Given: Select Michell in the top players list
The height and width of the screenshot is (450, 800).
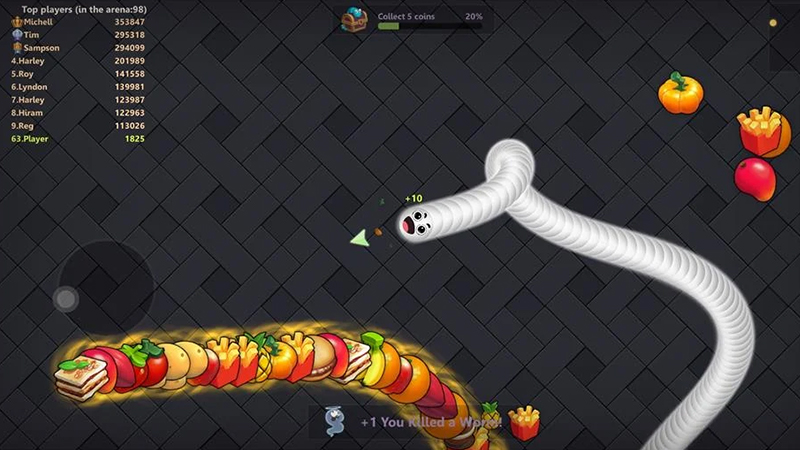Looking at the screenshot, I should [x=77, y=22].
